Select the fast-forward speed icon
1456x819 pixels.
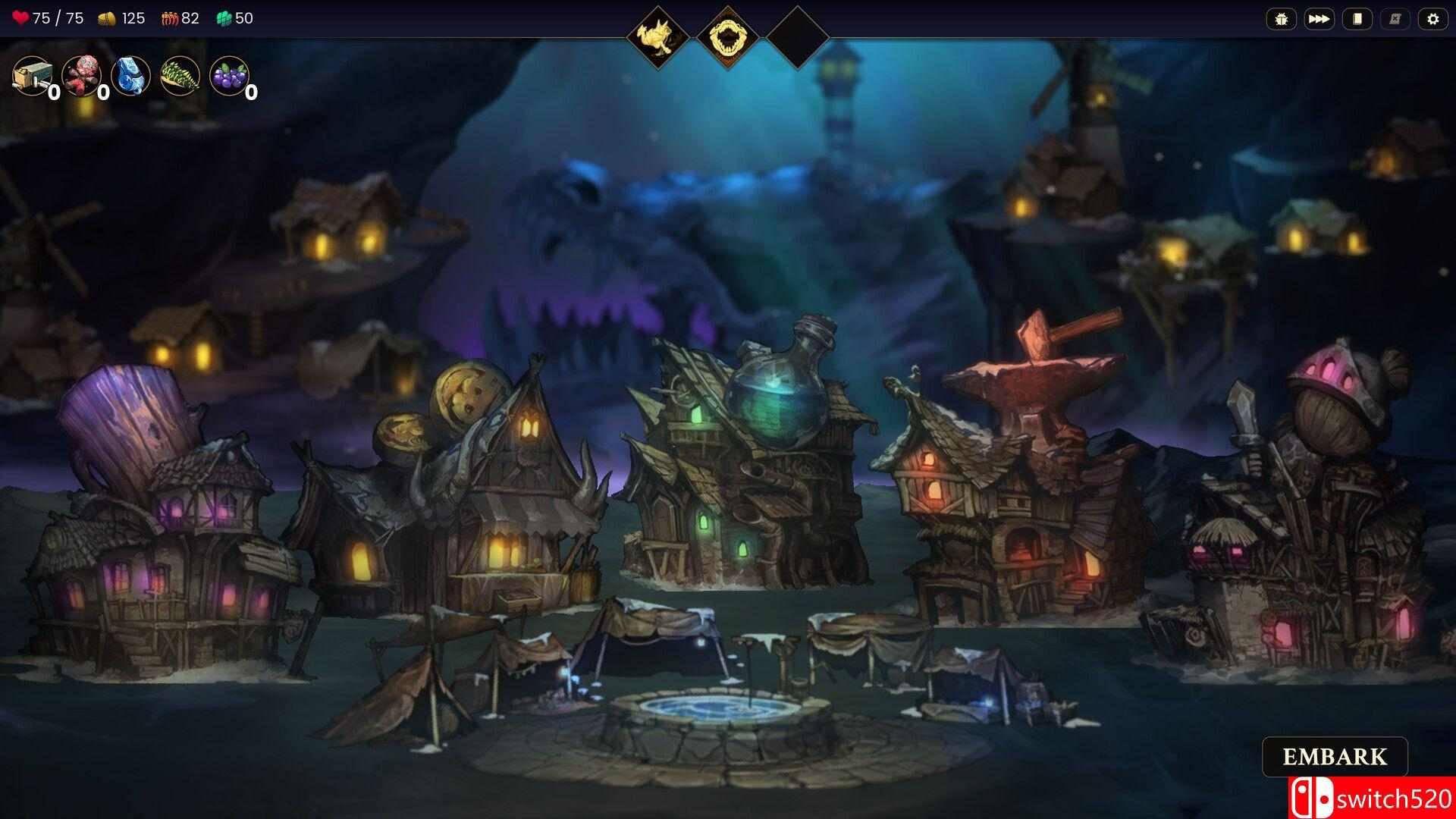tap(1319, 19)
